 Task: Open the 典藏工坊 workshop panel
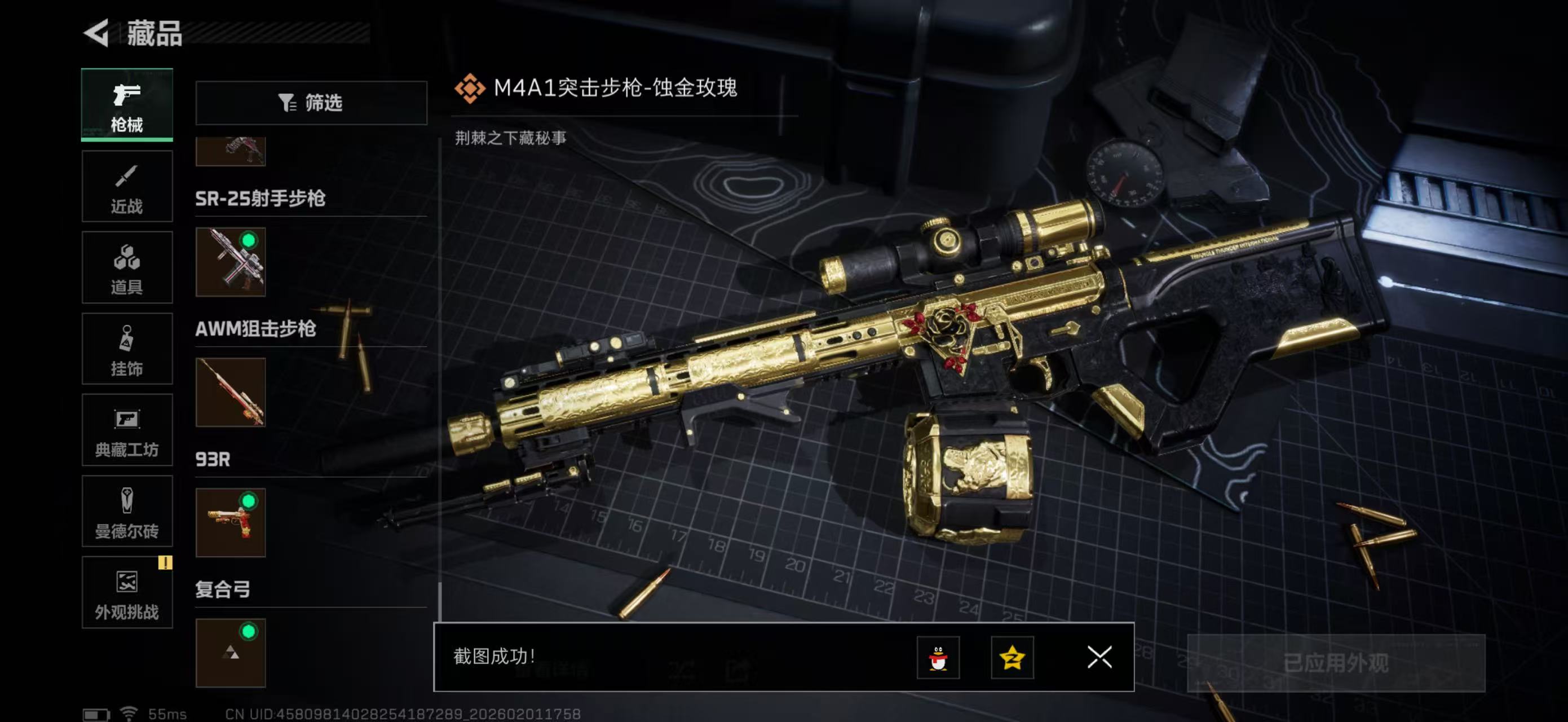click(x=127, y=430)
